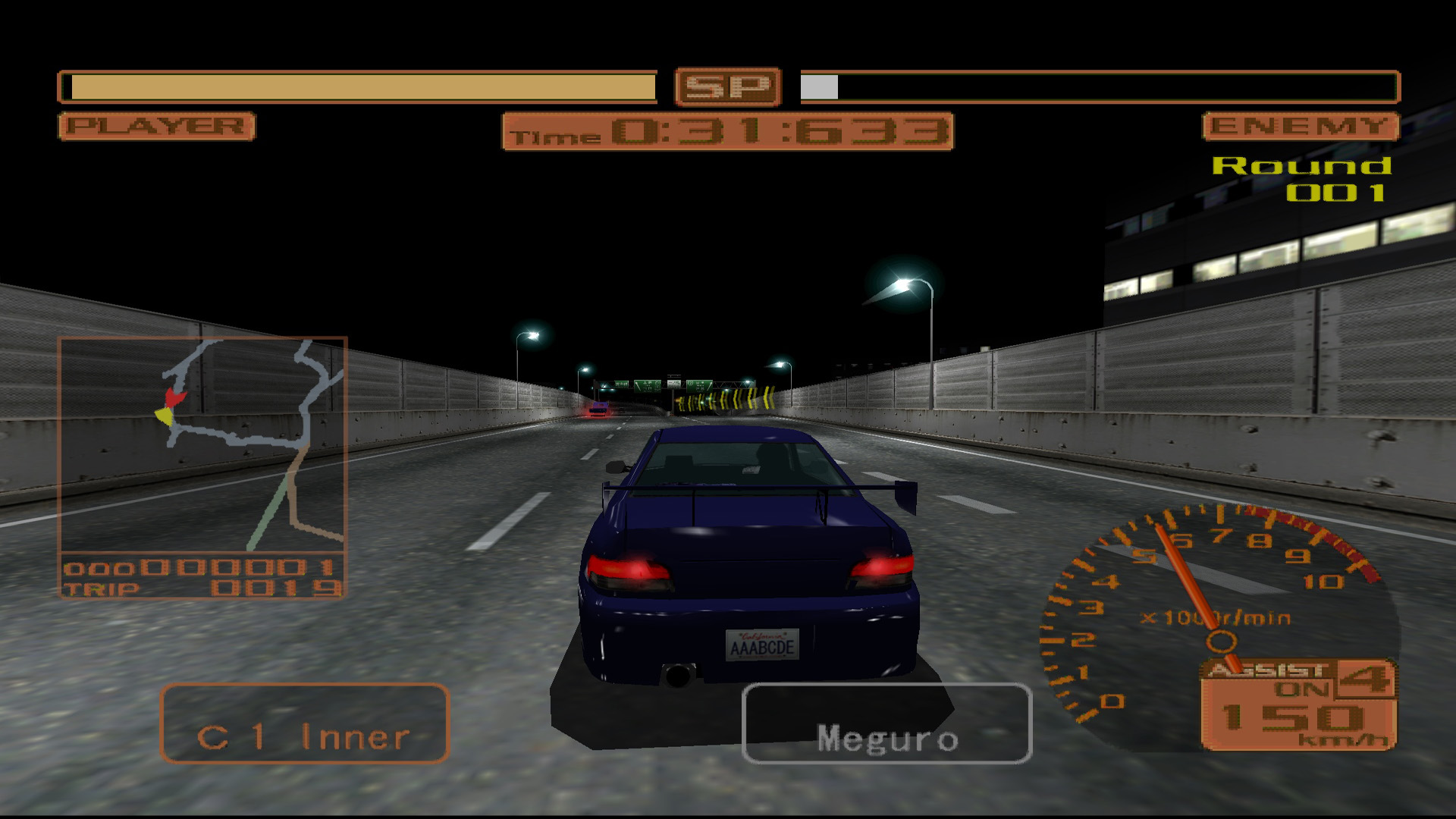
Task: Click the rival car ahead on the road
Action: [598, 410]
